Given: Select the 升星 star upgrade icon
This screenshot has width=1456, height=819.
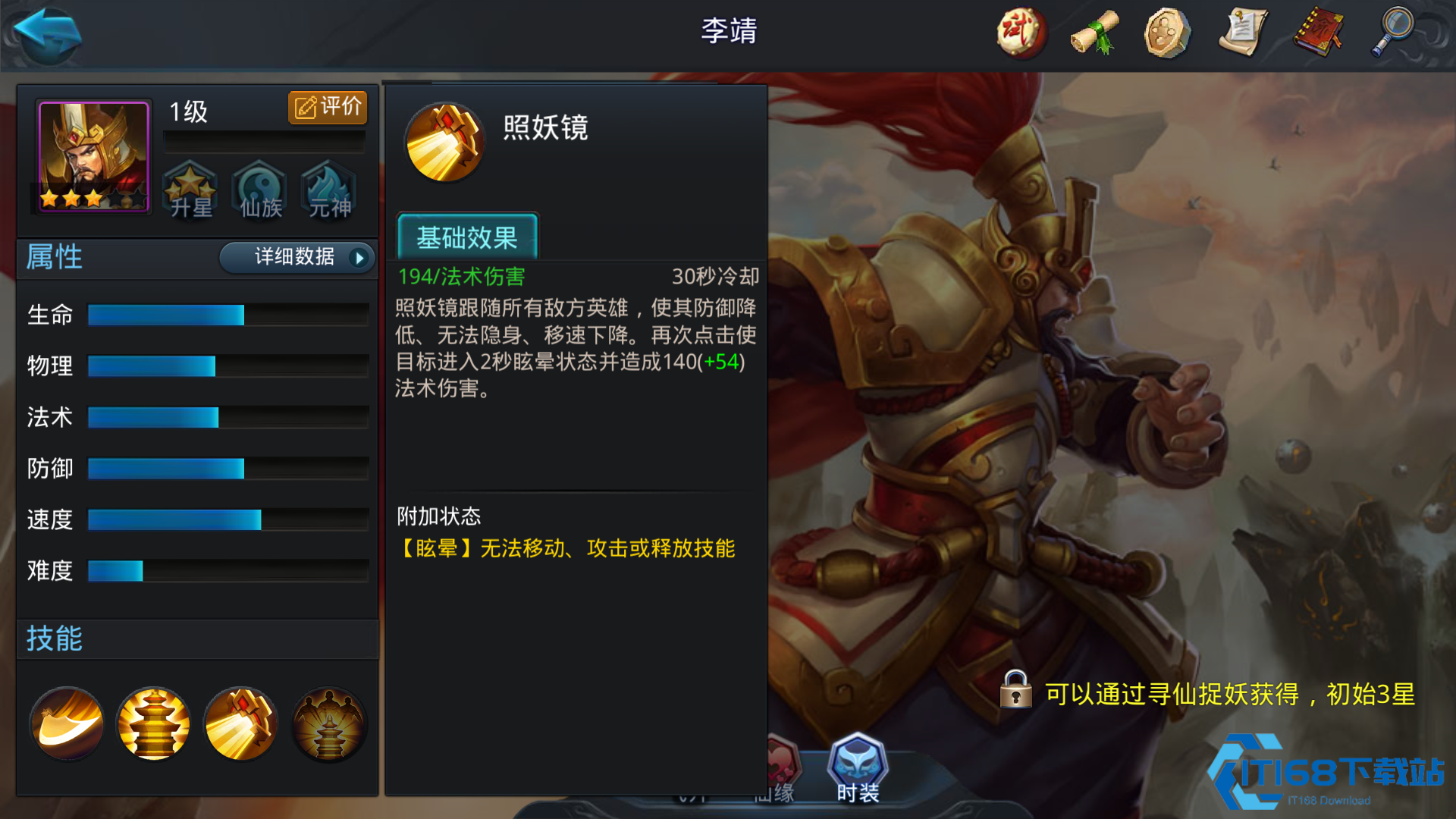Looking at the screenshot, I should tap(190, 191).
